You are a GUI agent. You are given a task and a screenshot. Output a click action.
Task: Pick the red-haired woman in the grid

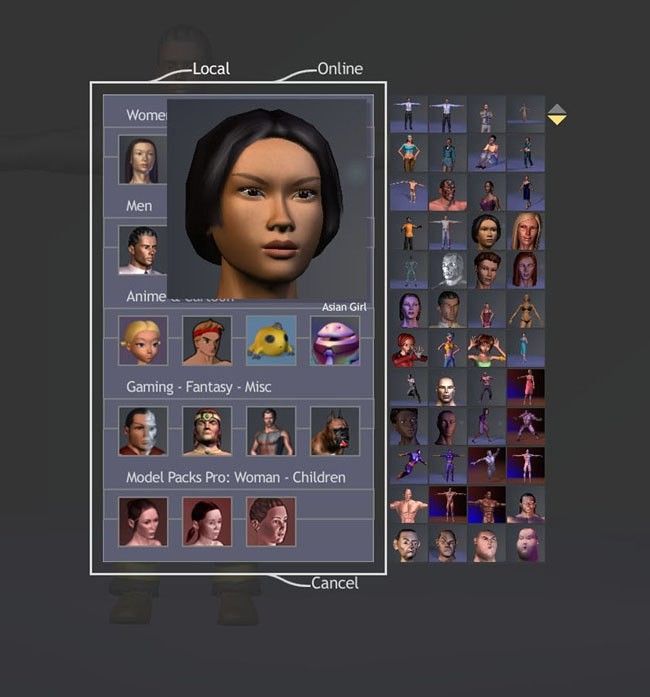coord(526,270)
